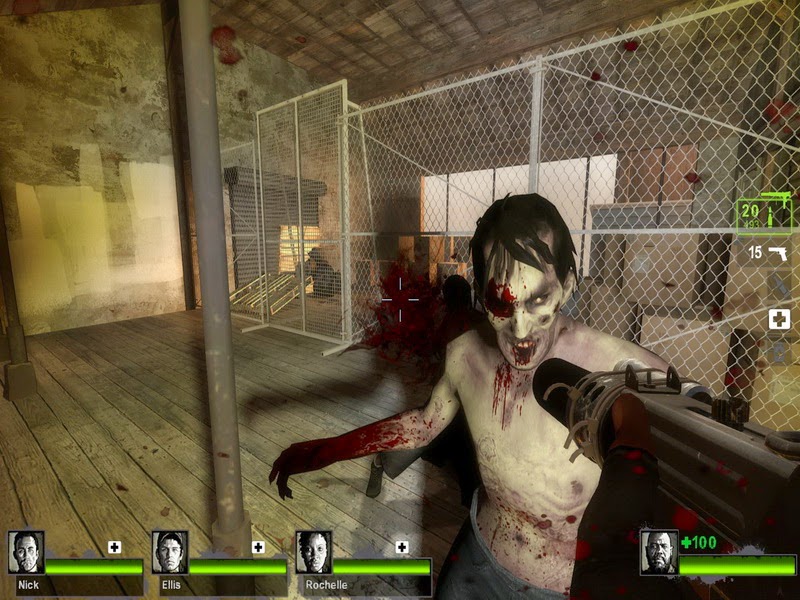The width and height of the screenshot is (800, 600).
Task: Click the medkit icon above Nick's health
Action: coord(114,547)
